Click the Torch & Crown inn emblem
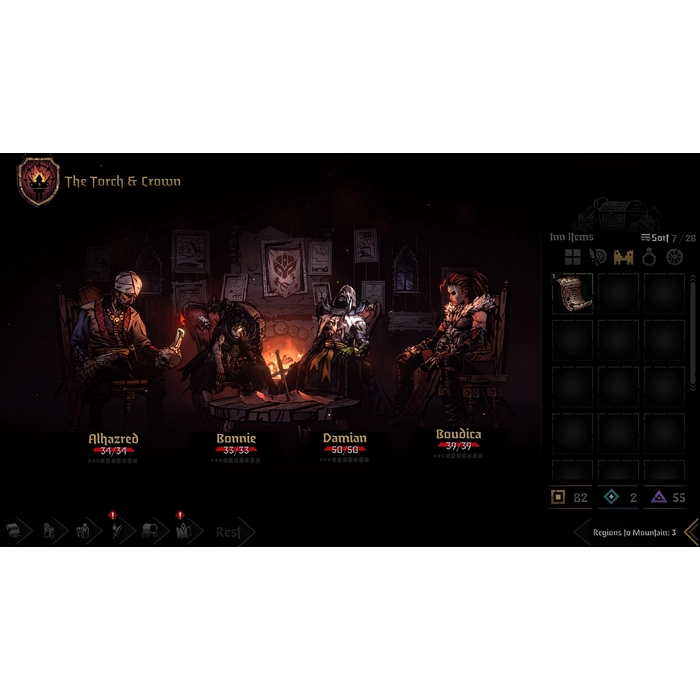 coord(38,181)
